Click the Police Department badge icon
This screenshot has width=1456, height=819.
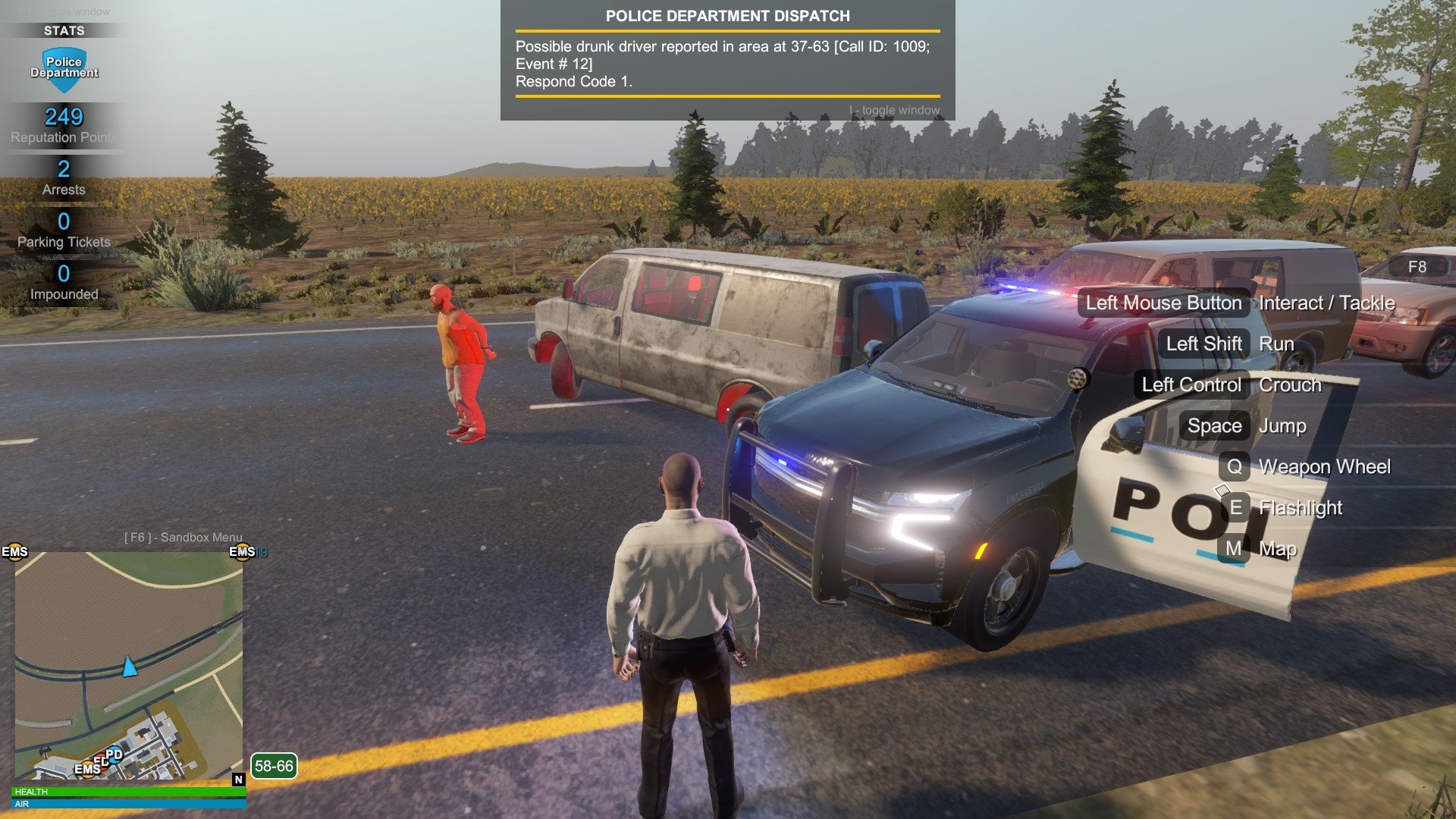(x=64, y=68)
